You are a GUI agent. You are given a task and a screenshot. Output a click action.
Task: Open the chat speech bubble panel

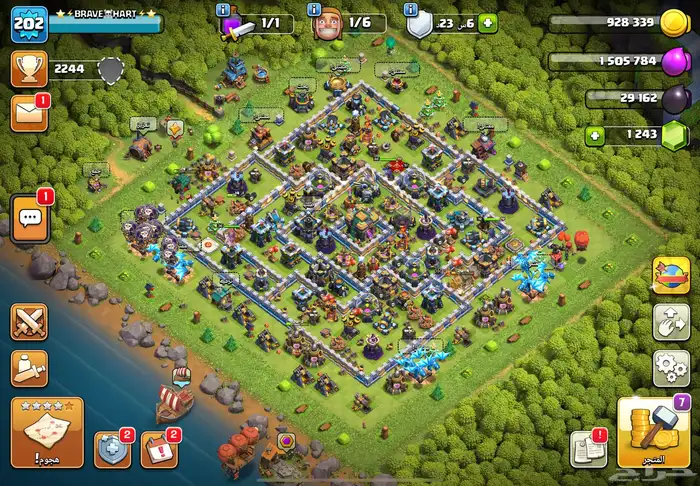[29, 217]
